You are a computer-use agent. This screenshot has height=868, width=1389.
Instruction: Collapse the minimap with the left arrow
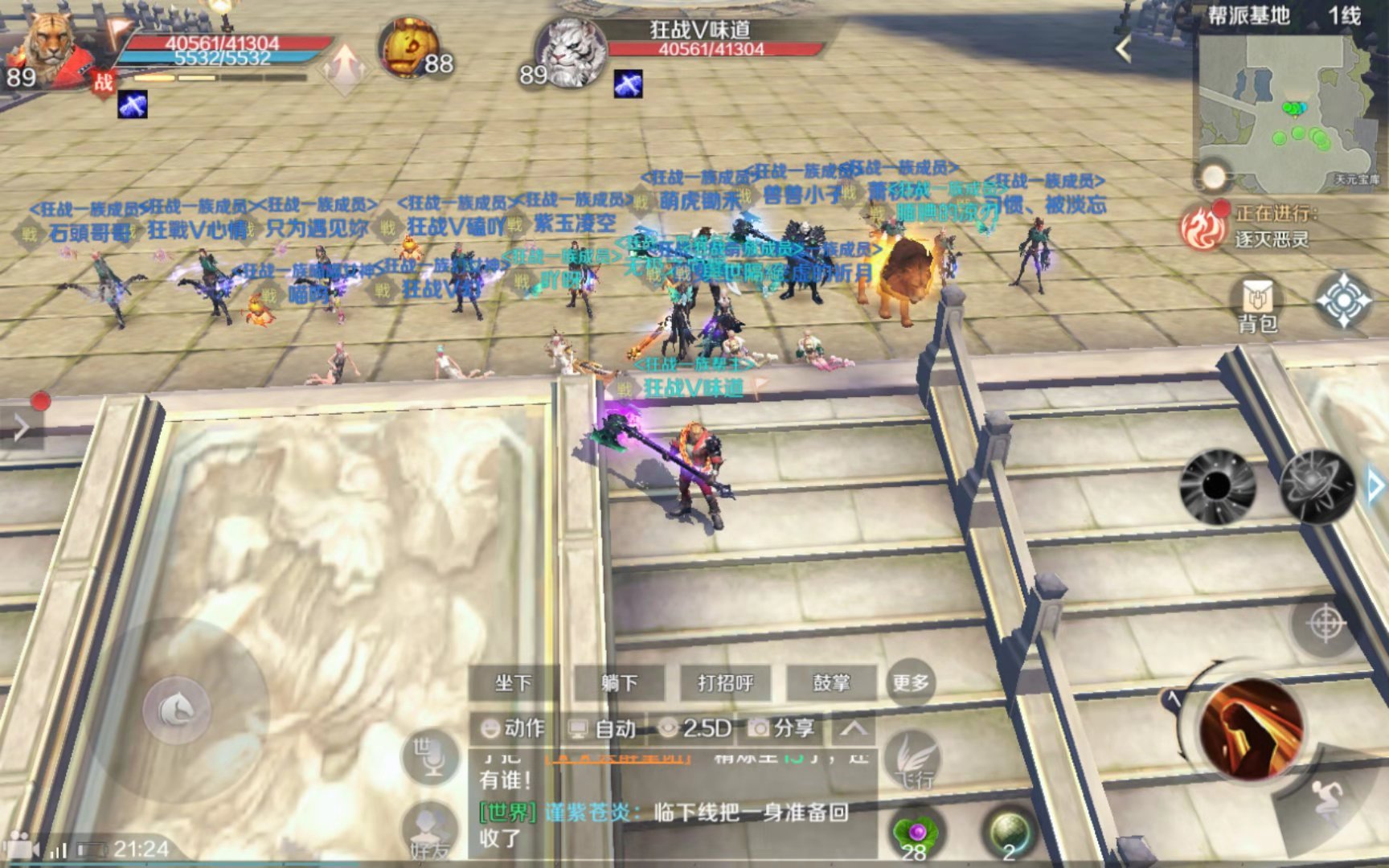coord(1124,50)
